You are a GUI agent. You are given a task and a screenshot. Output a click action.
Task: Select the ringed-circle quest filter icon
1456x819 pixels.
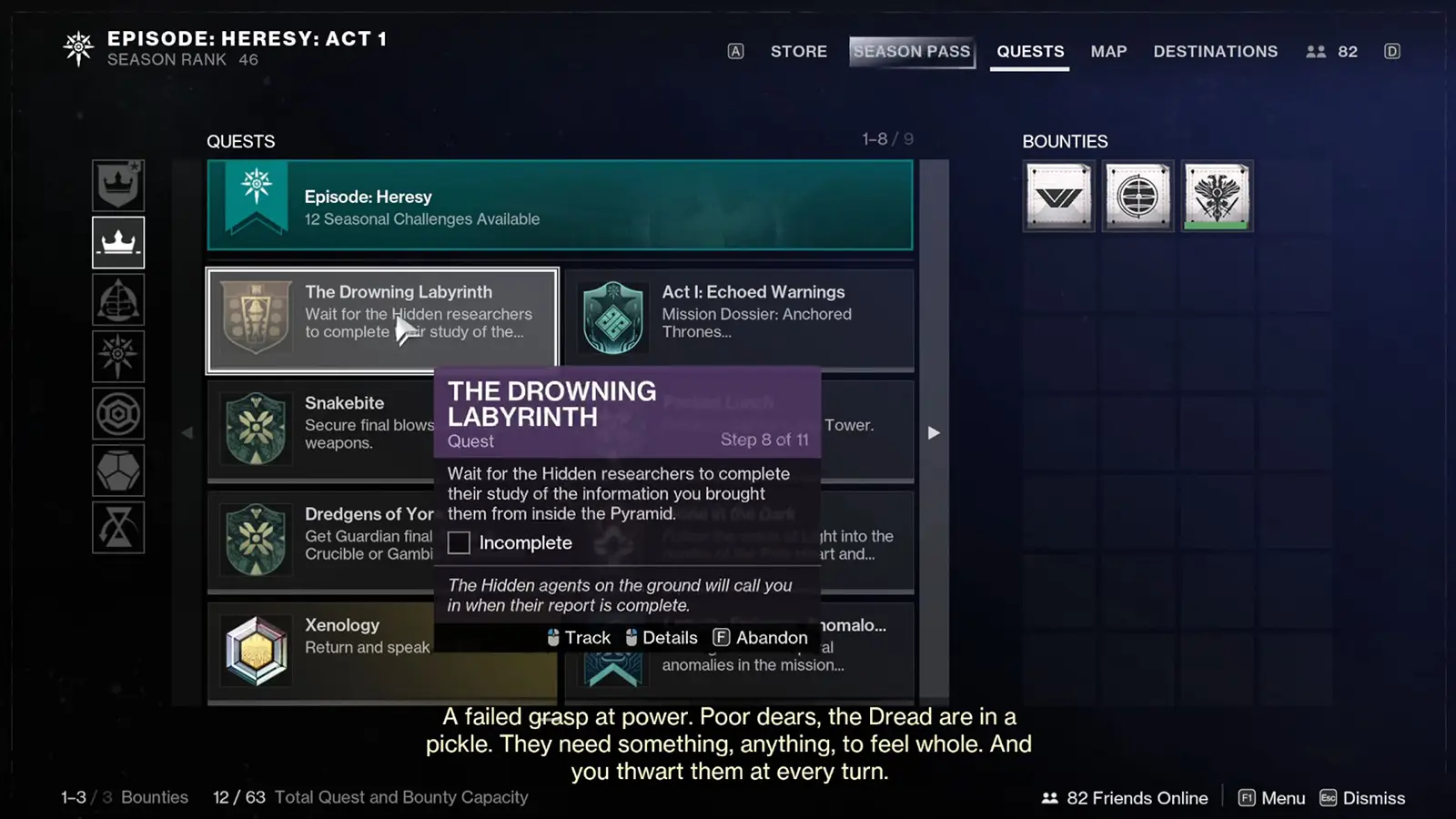click(x=118, y=412)
